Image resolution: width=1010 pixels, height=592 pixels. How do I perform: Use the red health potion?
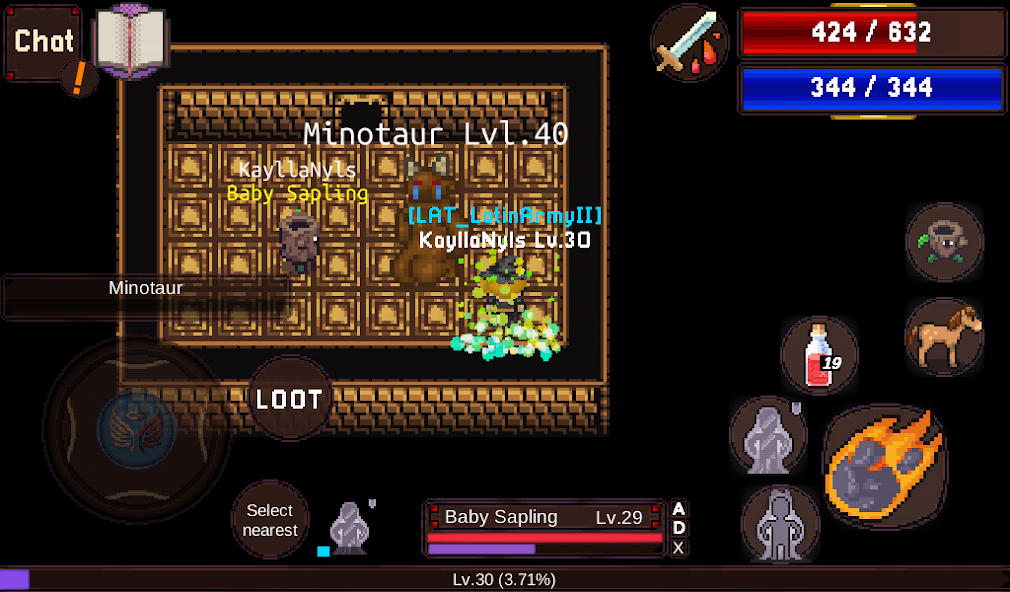820,354
